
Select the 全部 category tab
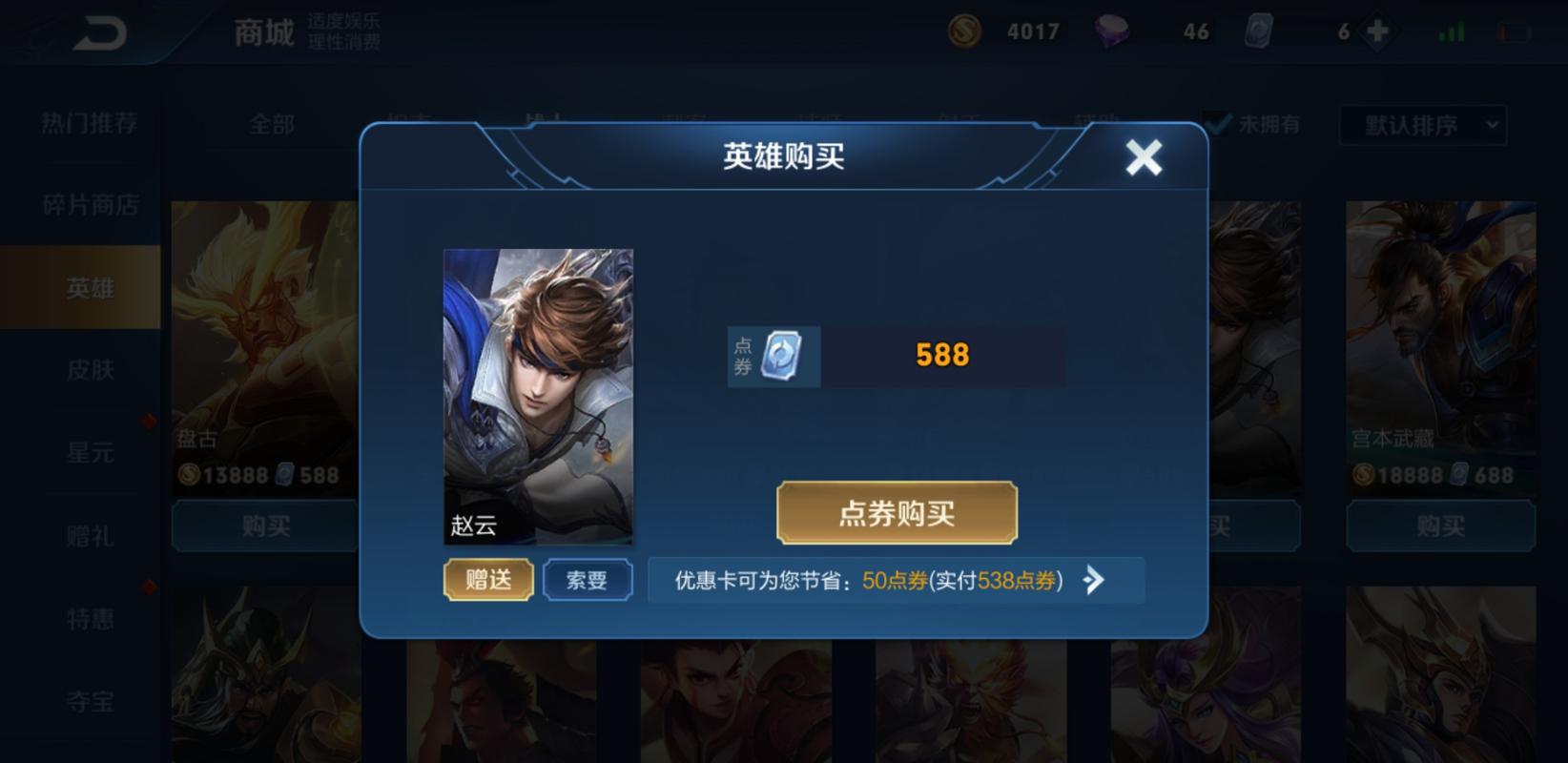pyautogui.click(x=272, y=124)
